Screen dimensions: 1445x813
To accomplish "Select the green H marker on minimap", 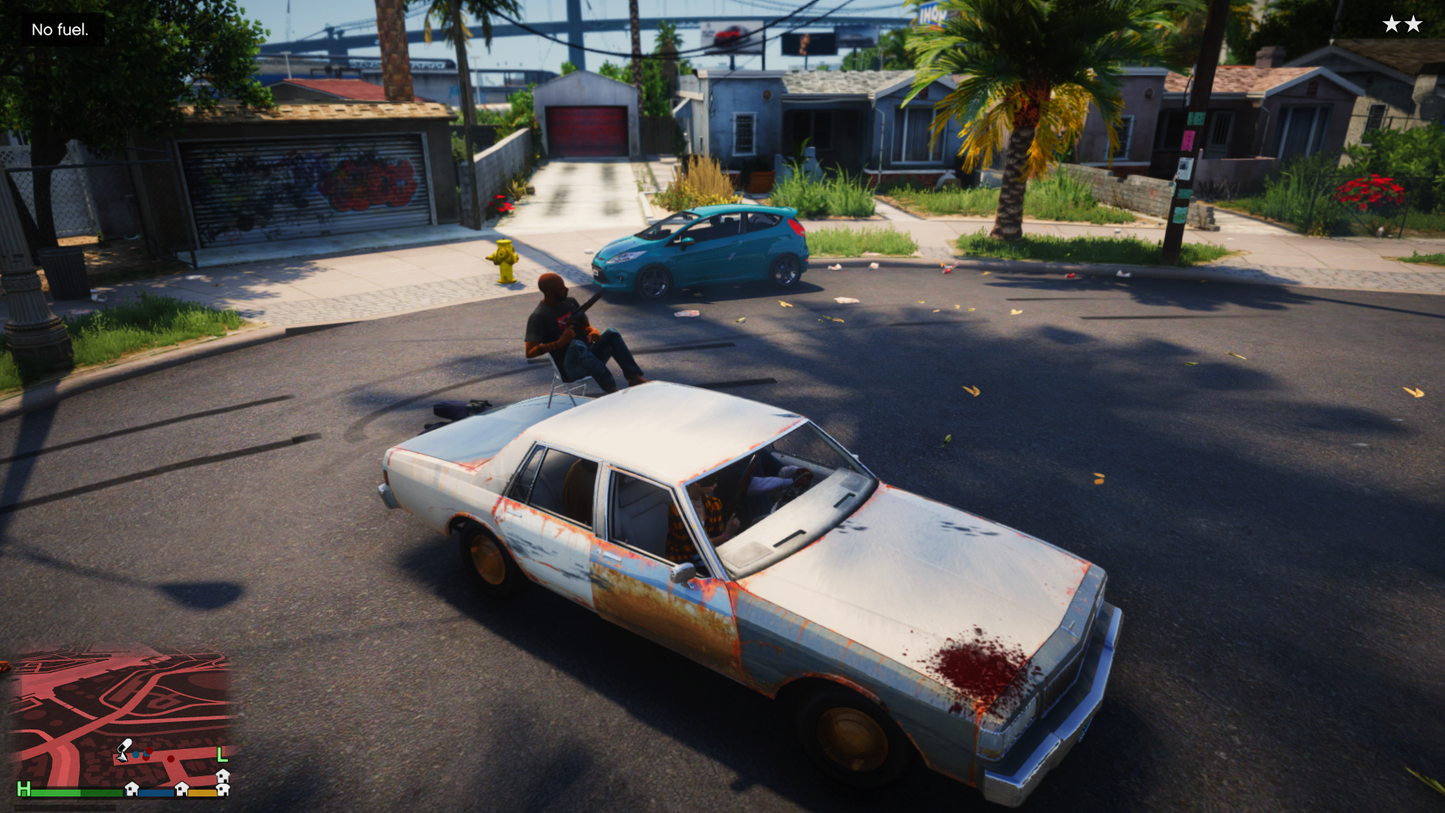I will (x=23, y=790).
